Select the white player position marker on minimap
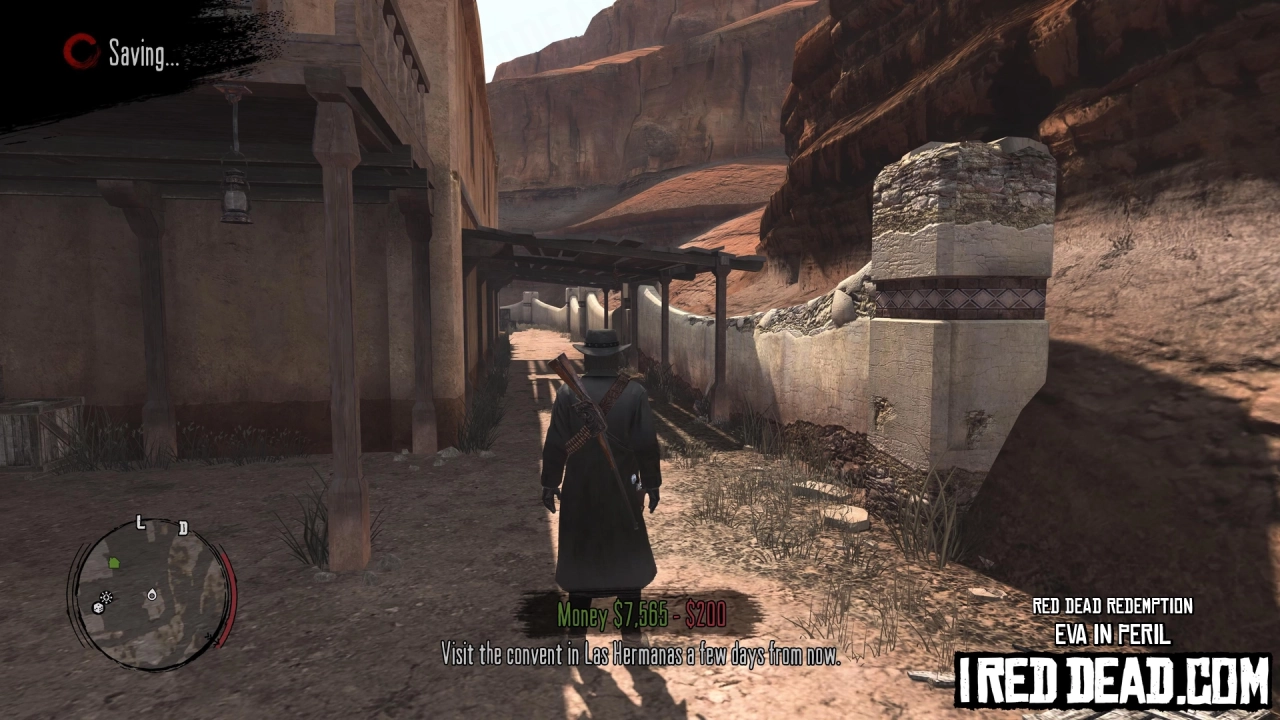Image resolution: width=1280 pixels, height=720 pixels. [152, 595]
